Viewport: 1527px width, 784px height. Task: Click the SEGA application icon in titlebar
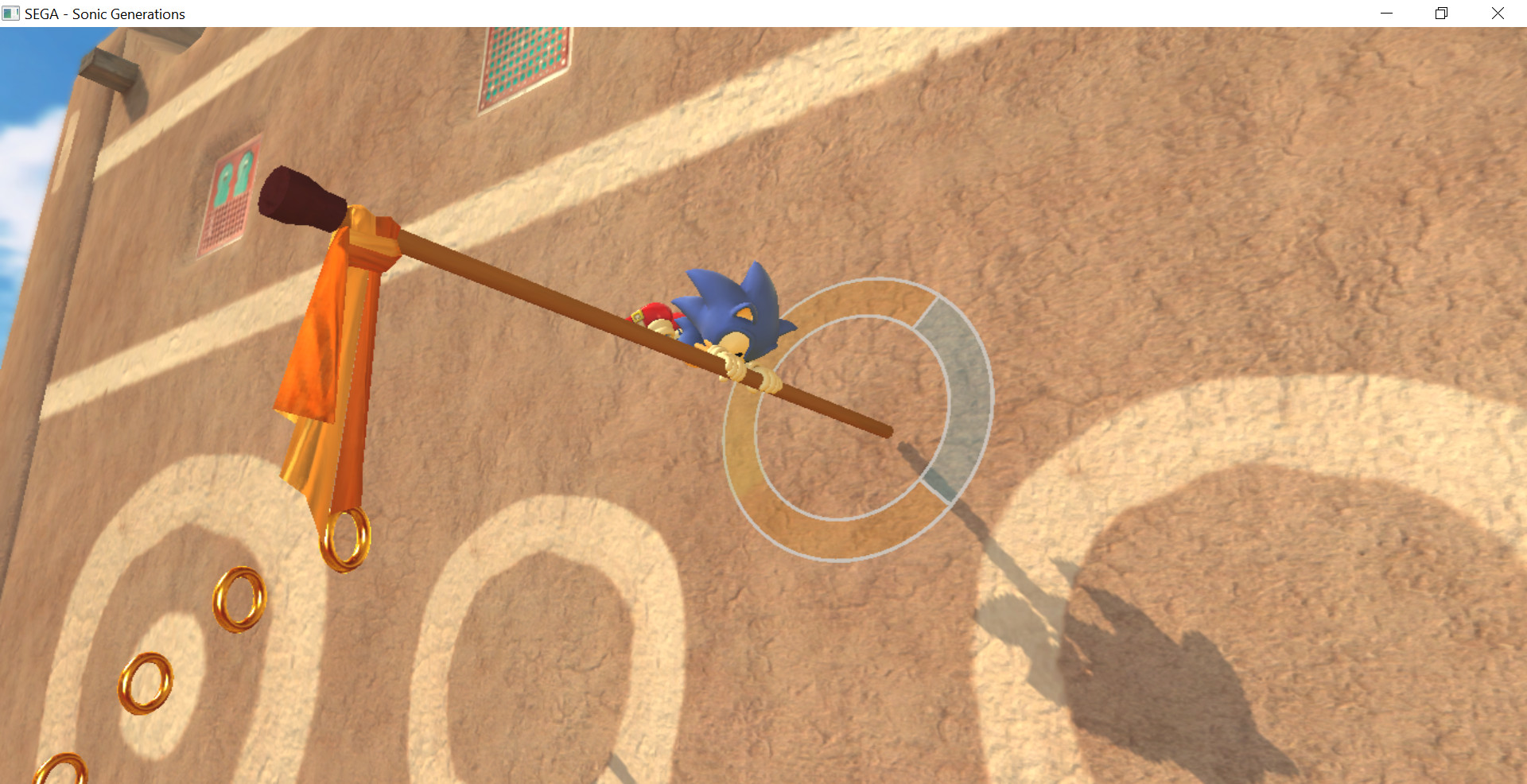point(12,13)
